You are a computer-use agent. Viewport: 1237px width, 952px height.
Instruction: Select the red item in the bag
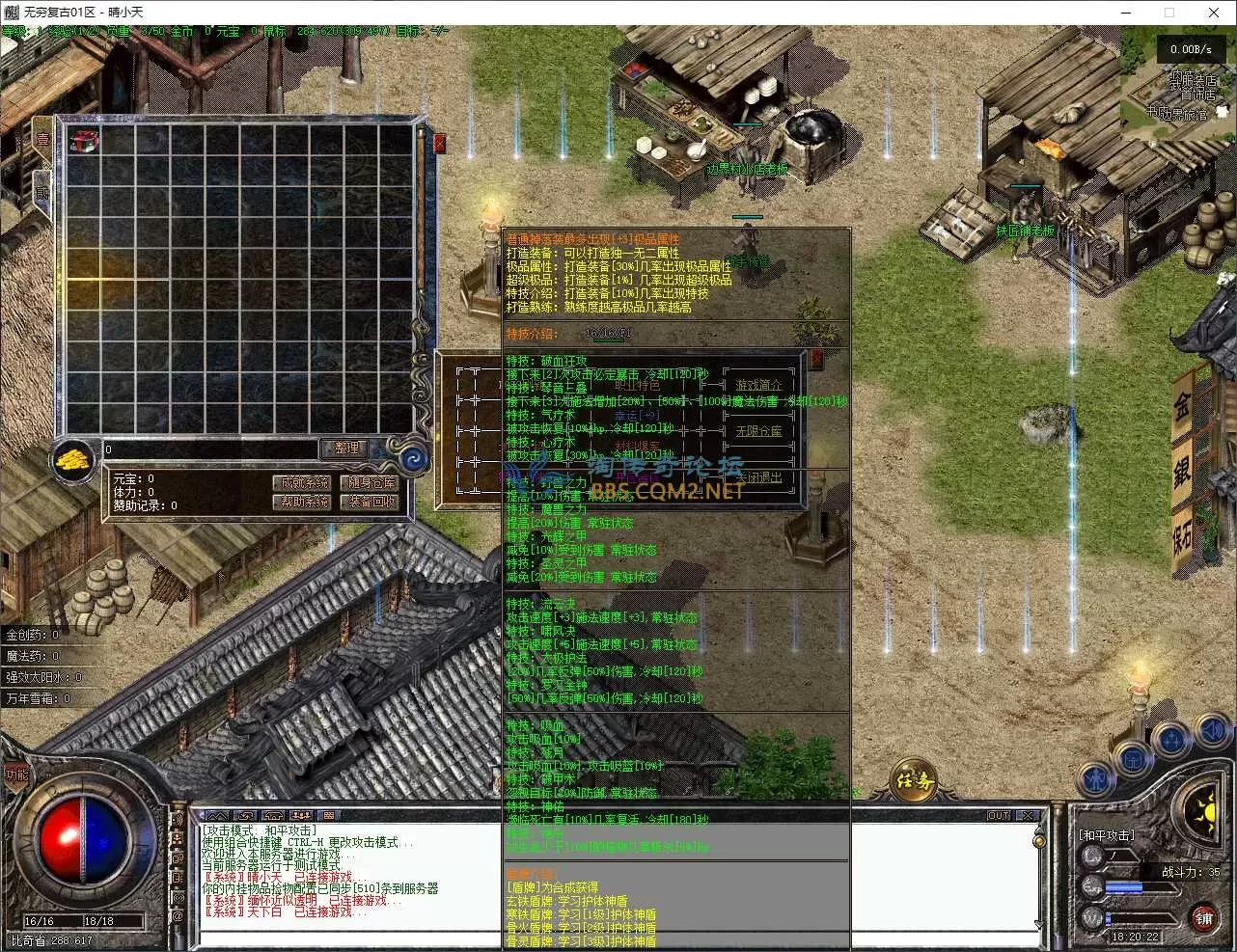(85, 141)
